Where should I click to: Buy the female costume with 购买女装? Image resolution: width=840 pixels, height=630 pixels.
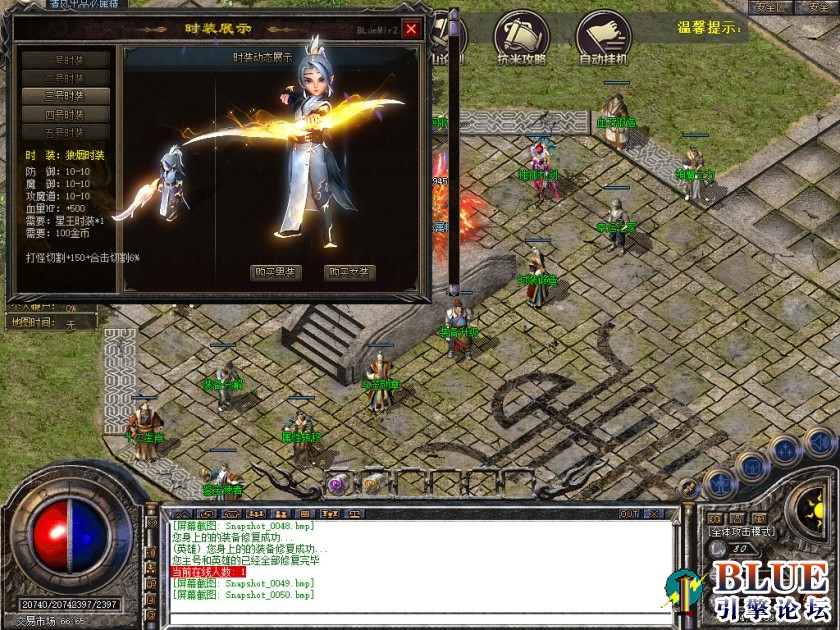[350, 272]
